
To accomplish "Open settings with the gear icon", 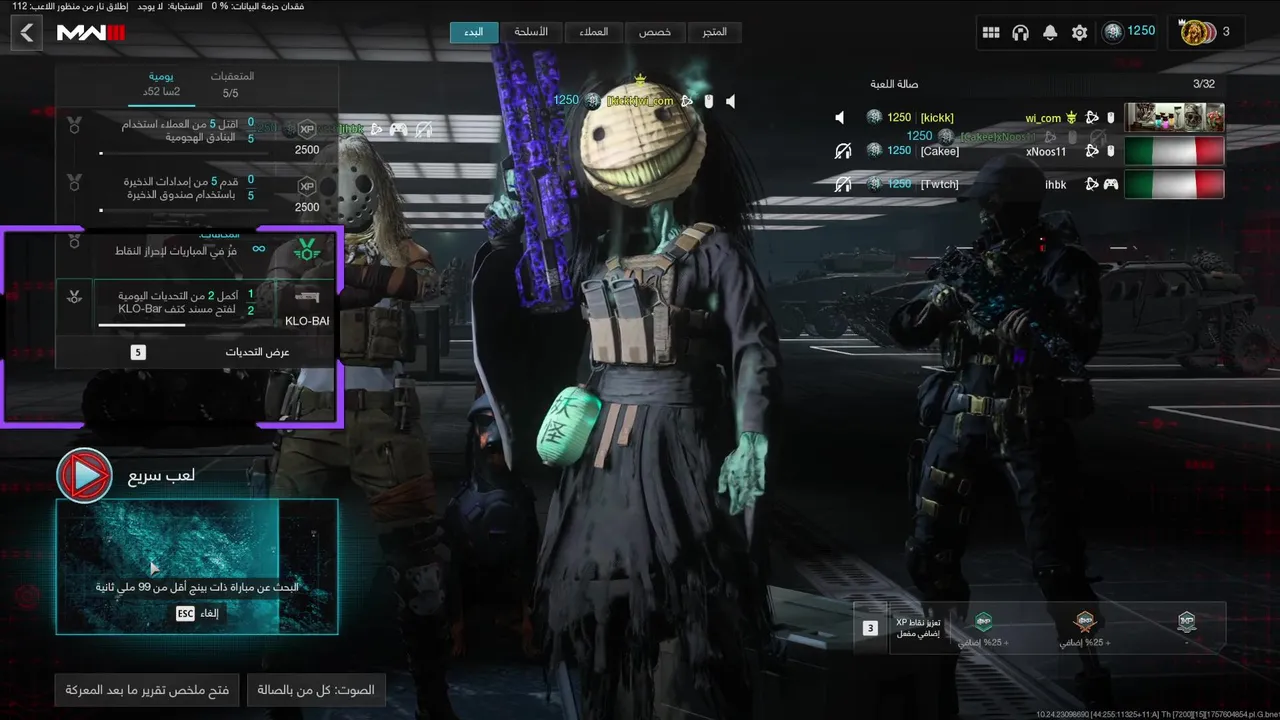I will pos(1079,33).
